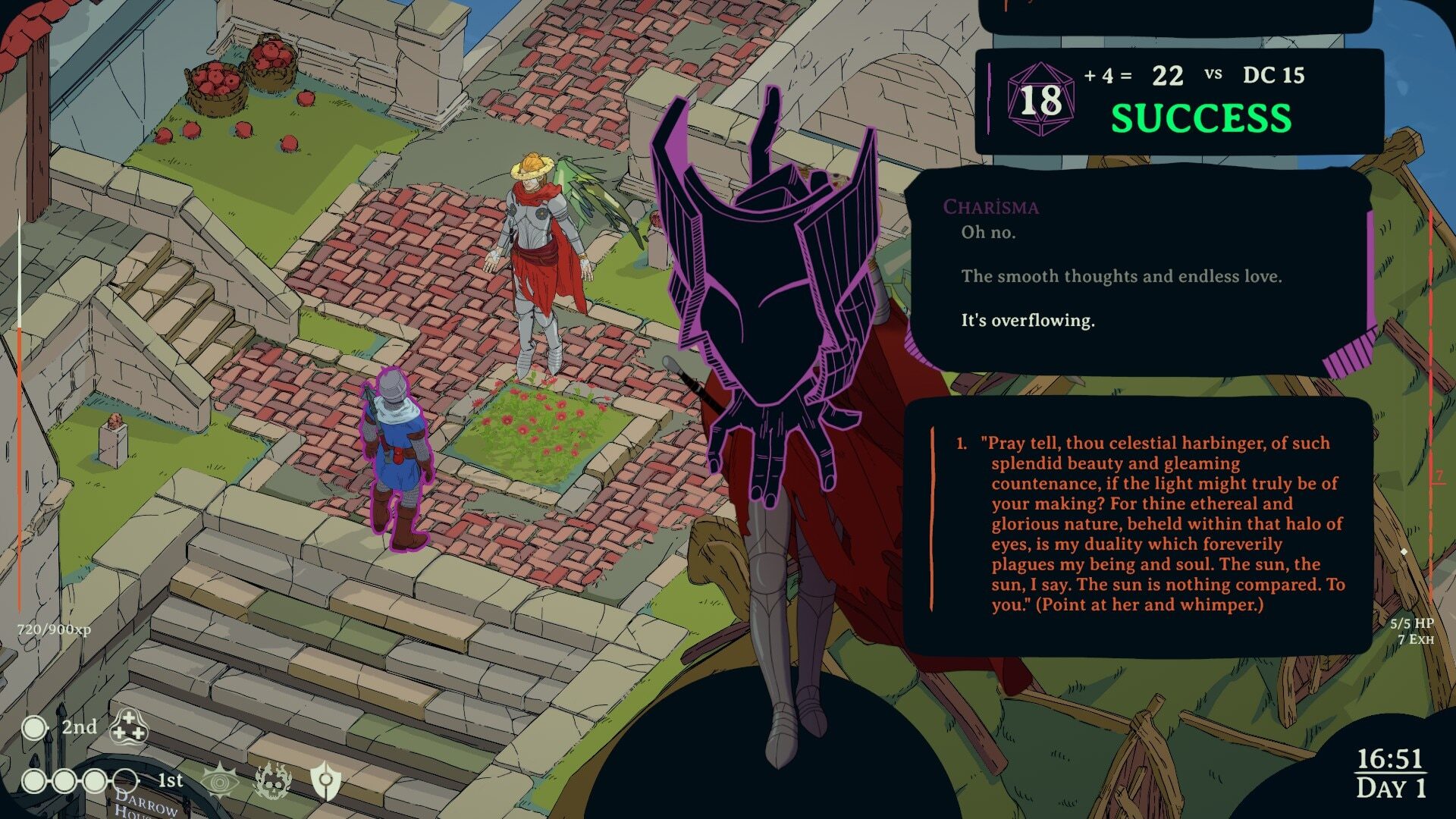Select the flaming skull spell icon

(x=273, y=781)
